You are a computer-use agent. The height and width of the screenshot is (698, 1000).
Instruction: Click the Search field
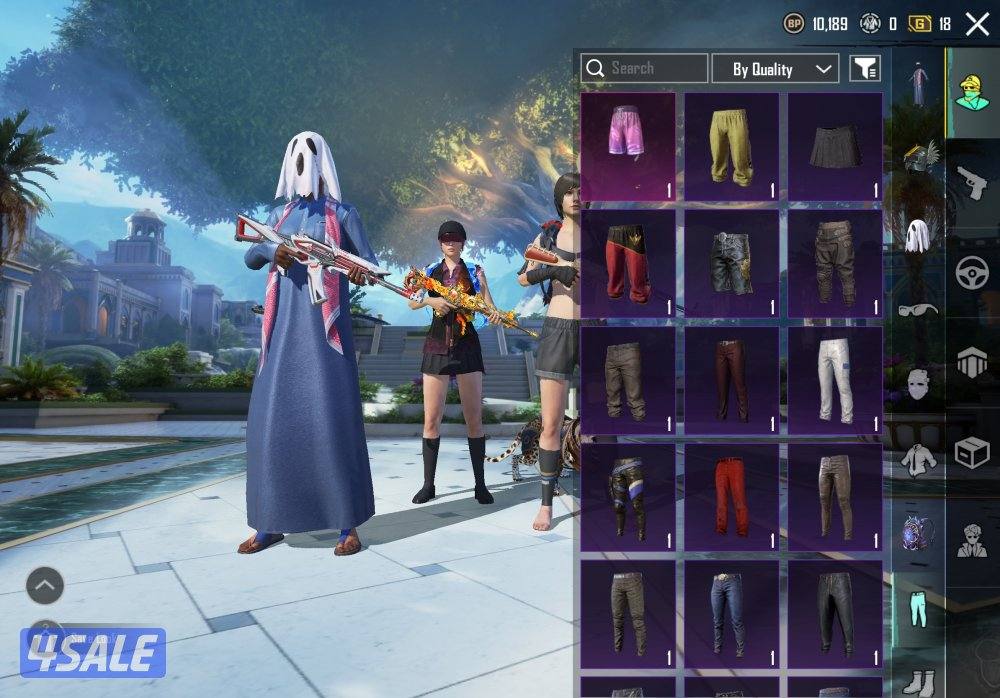click(x=644, y=68)
